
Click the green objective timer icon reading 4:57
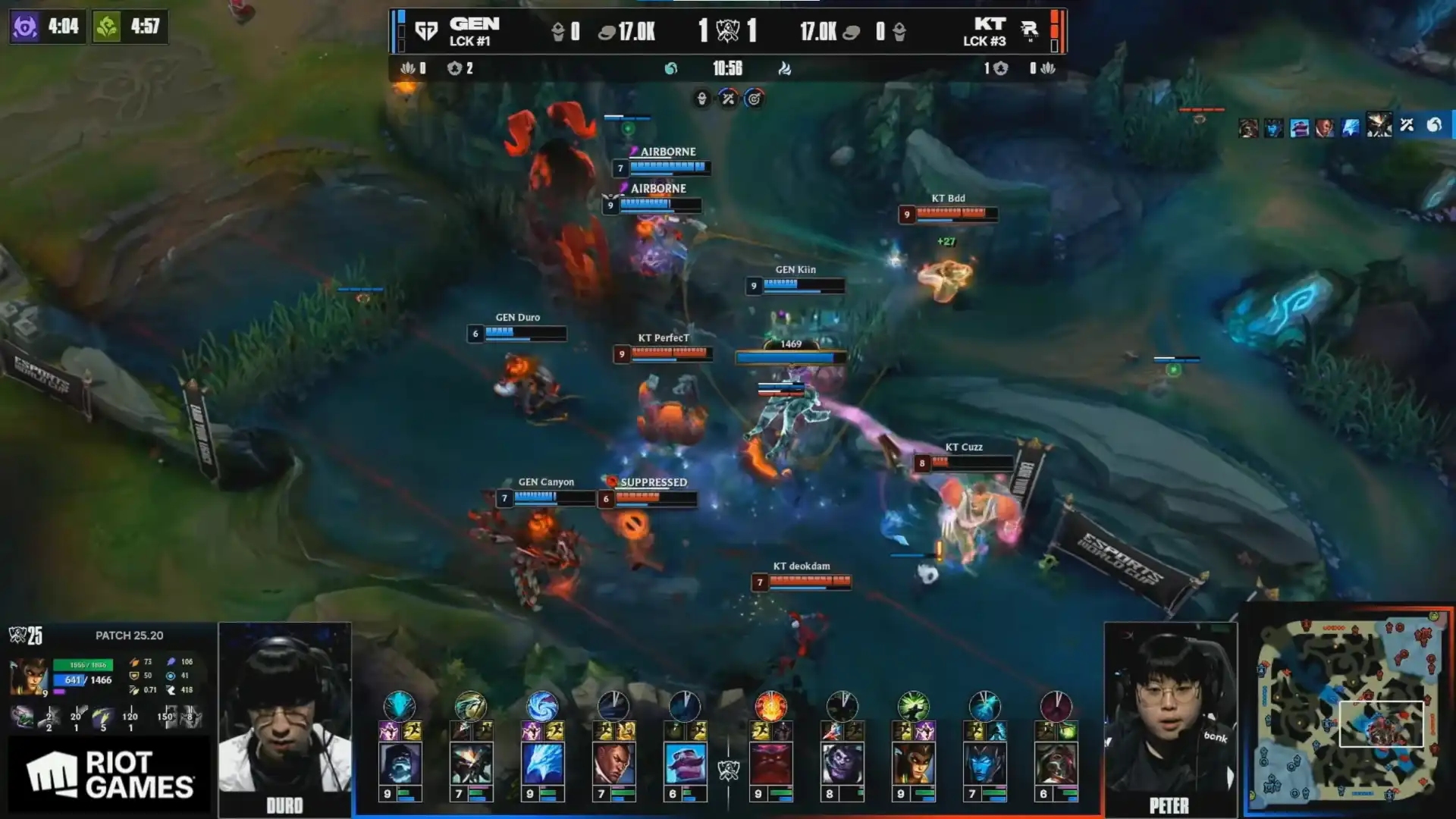point(107,27)
